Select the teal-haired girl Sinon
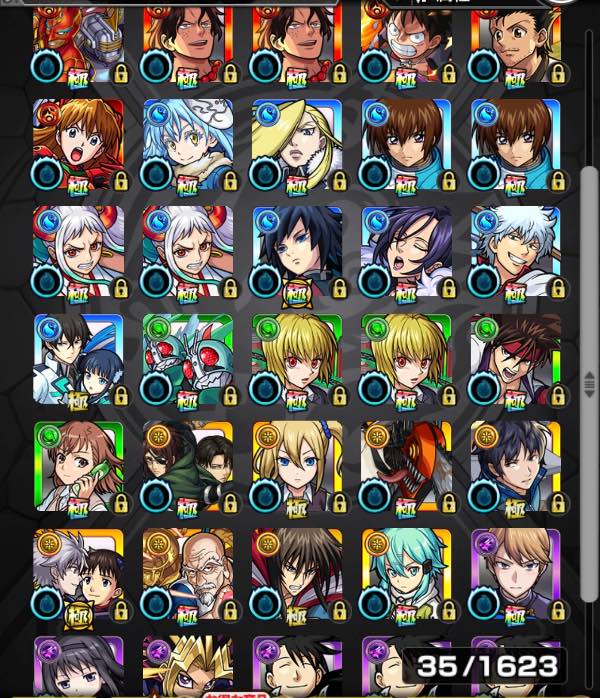600x698 pixels. [x=406, y=574]
